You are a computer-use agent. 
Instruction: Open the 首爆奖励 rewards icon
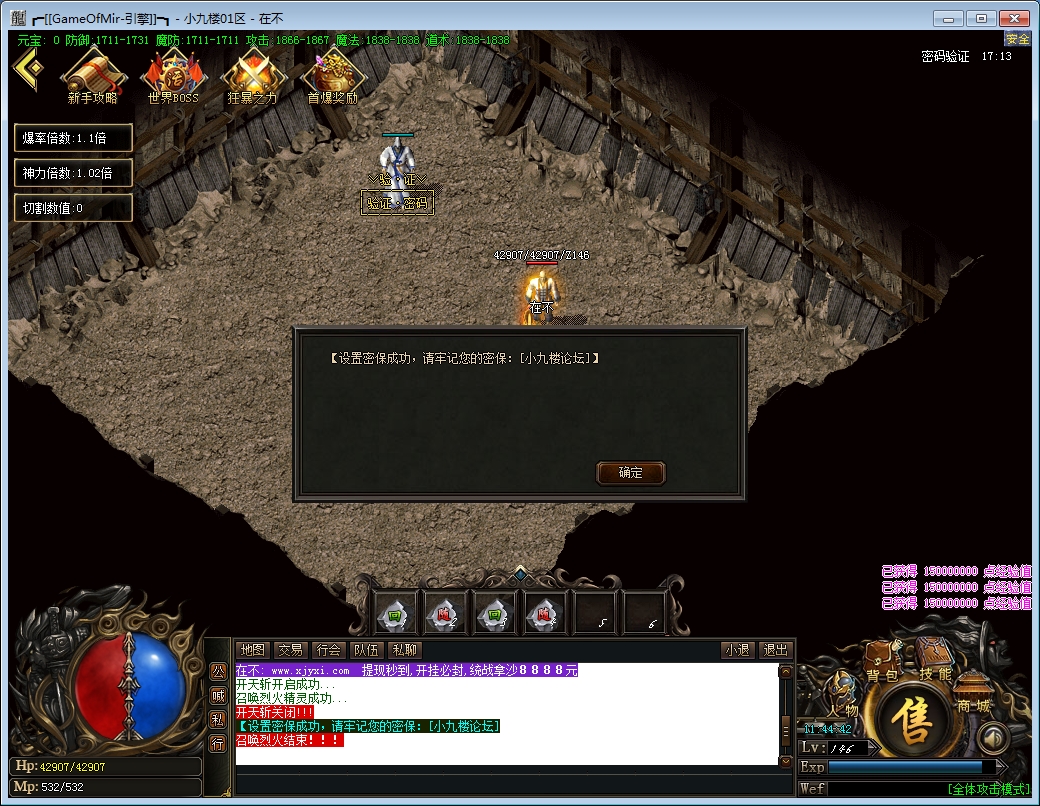coord(333,75)
